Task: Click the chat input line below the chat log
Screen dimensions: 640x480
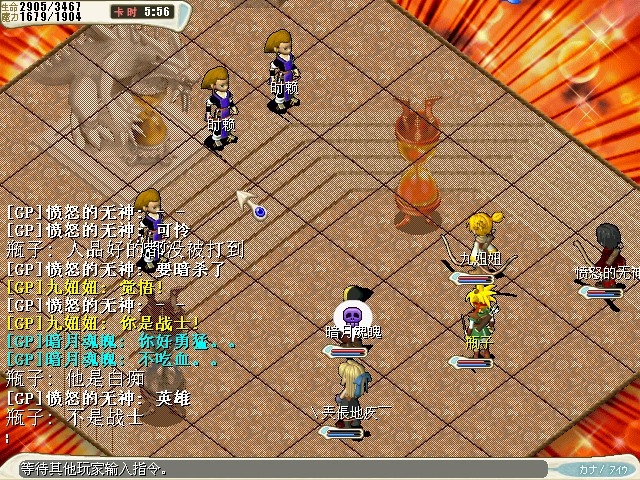Action: coord(200,438)
